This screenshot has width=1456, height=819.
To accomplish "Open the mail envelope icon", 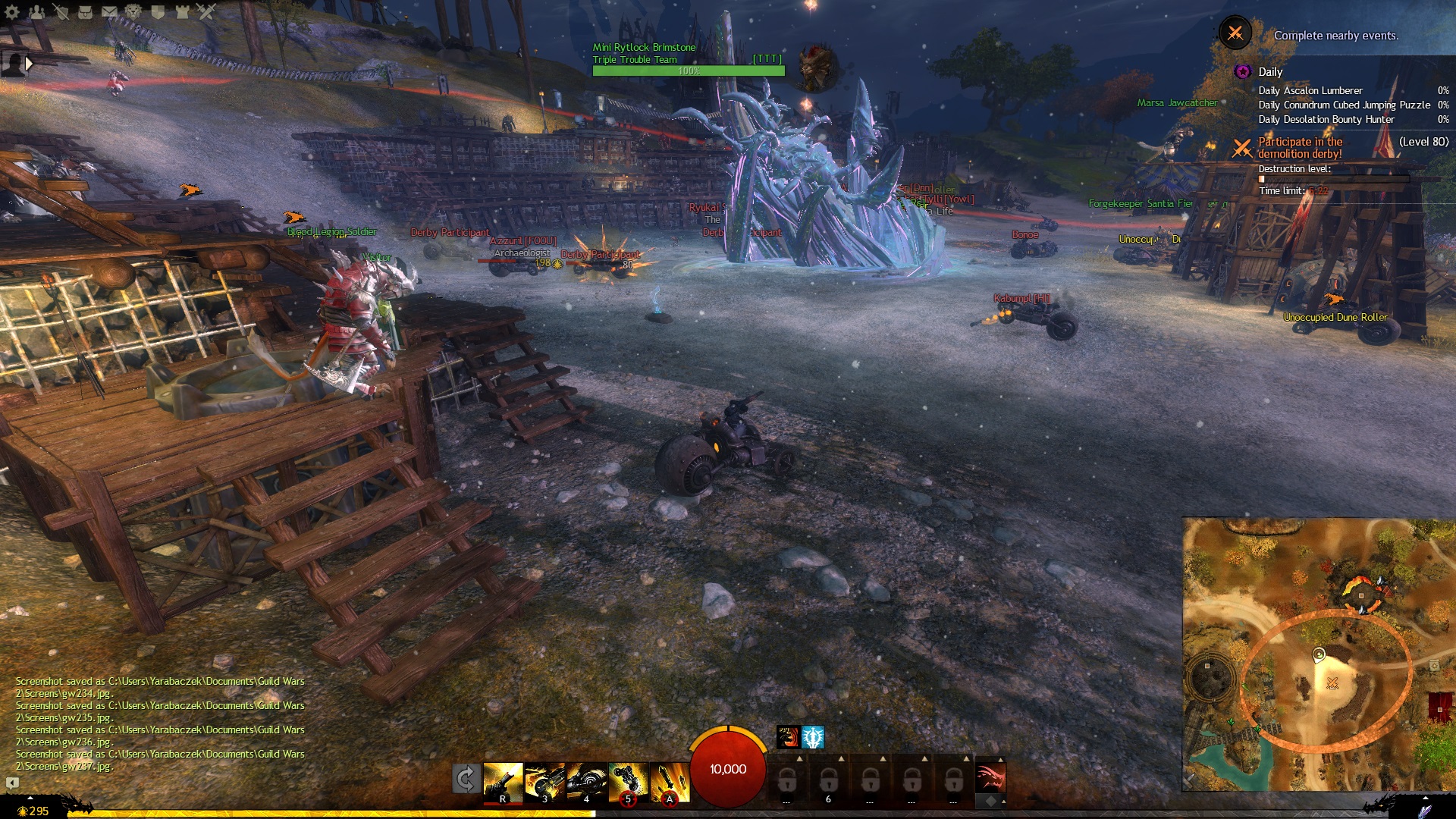I will click(x=109, y=11).
